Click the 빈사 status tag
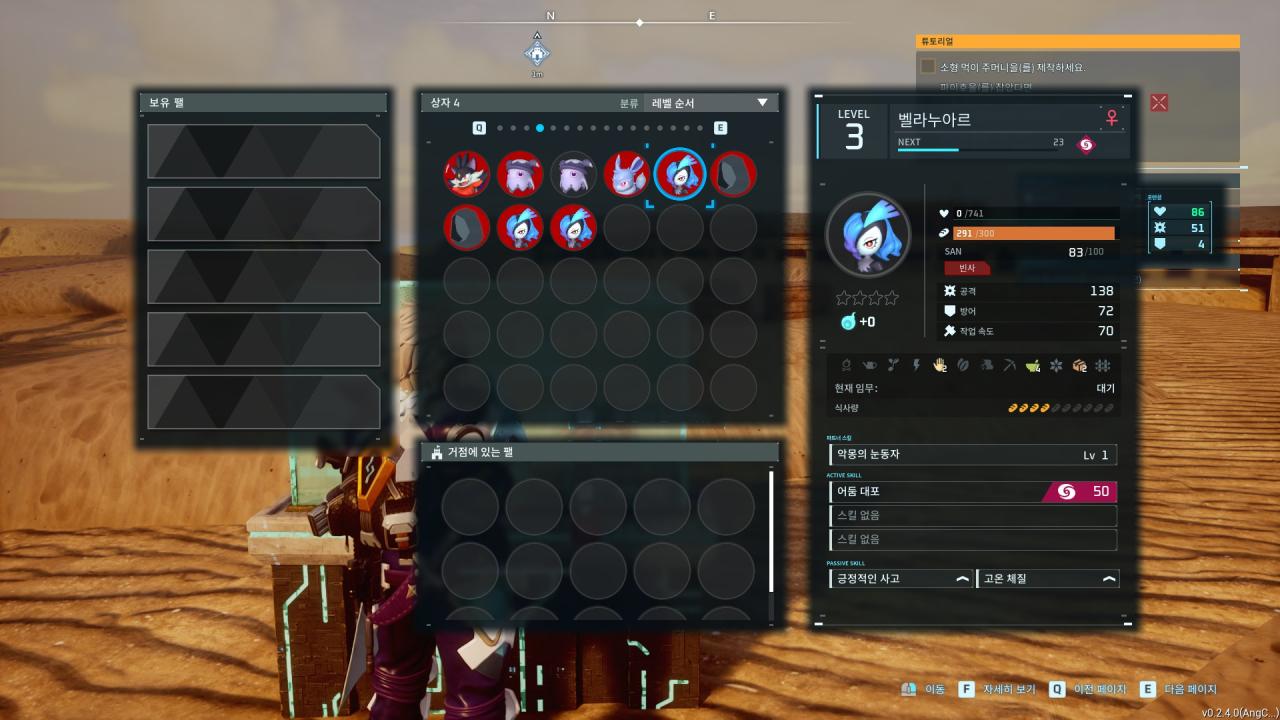This screenshot has width=1280, height=720. (966, 268)
